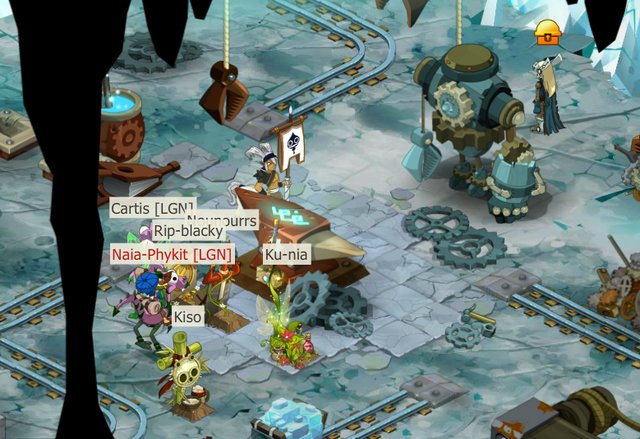Click the Kiso player name tag

click(188, 317)
